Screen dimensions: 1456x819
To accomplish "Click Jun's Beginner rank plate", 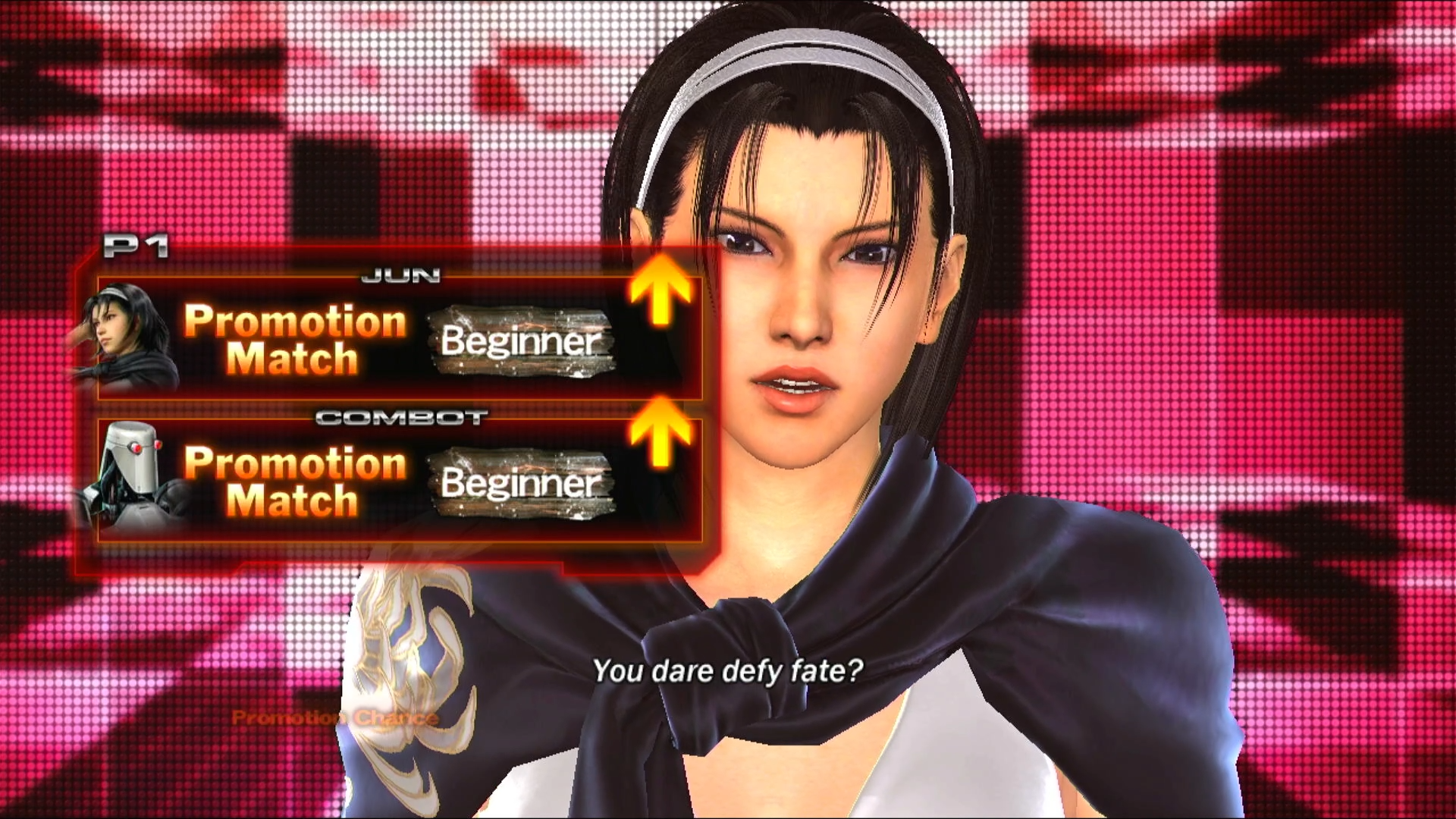I will point(522,341).
